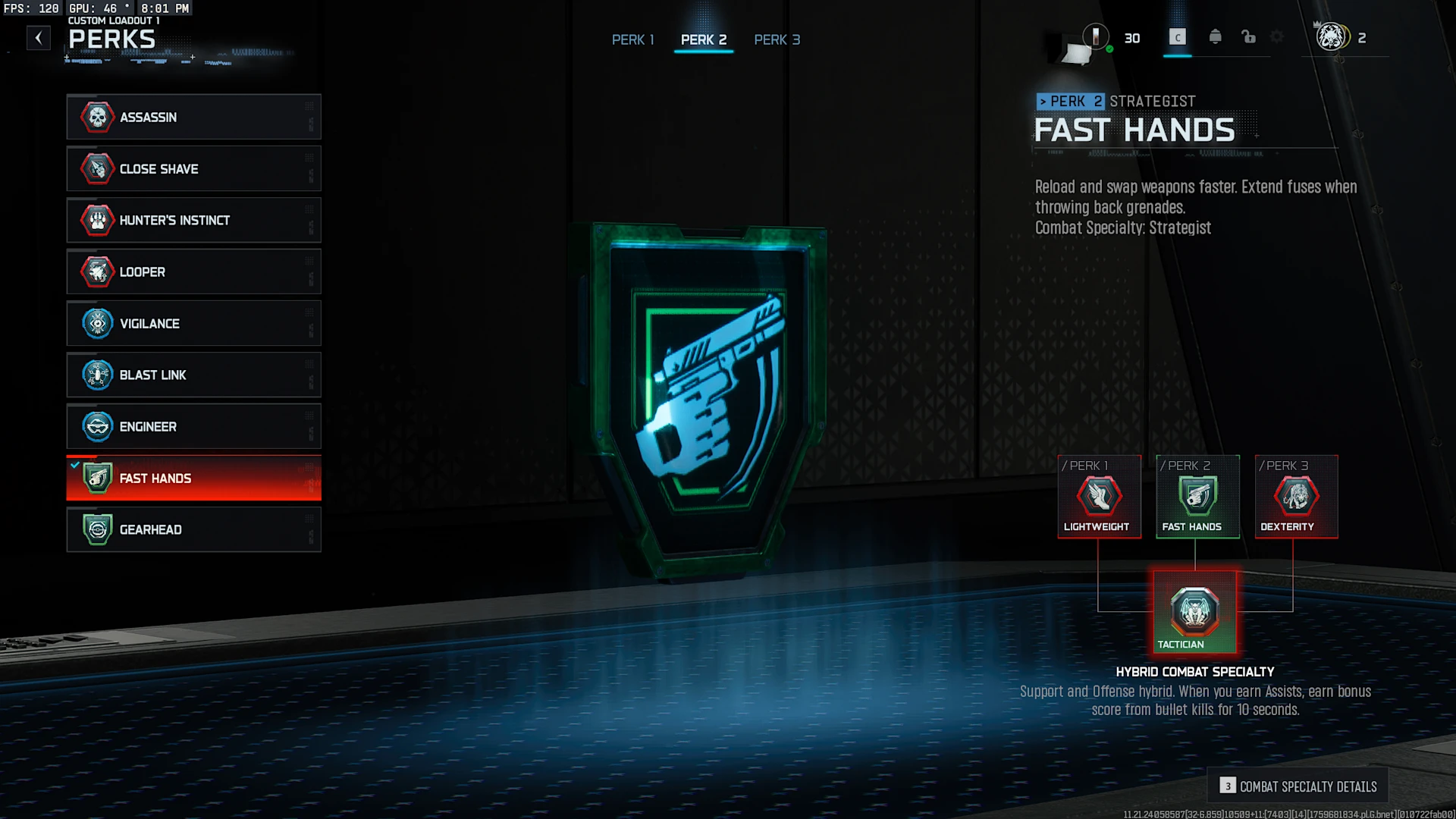Choose the Close Shave perk
This screenshot has height=819, width=1456.
193,168
